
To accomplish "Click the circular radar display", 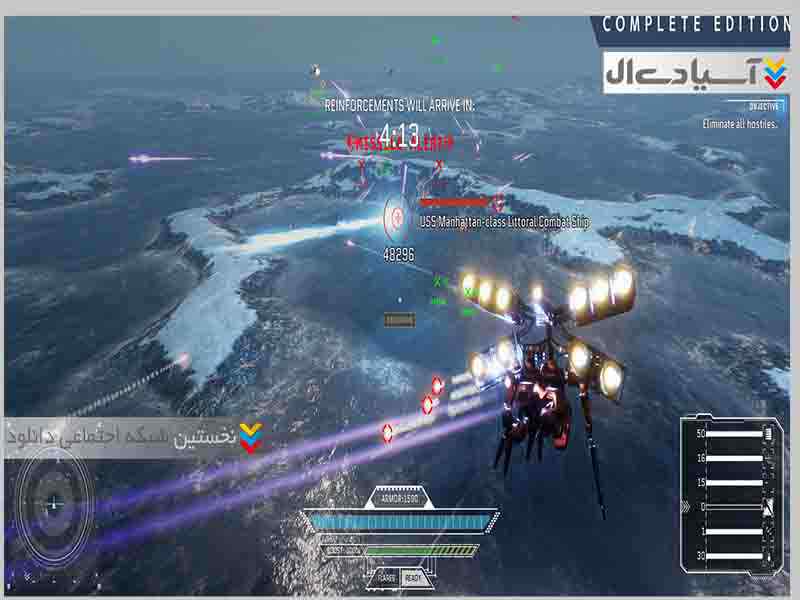I will point(53,505).
